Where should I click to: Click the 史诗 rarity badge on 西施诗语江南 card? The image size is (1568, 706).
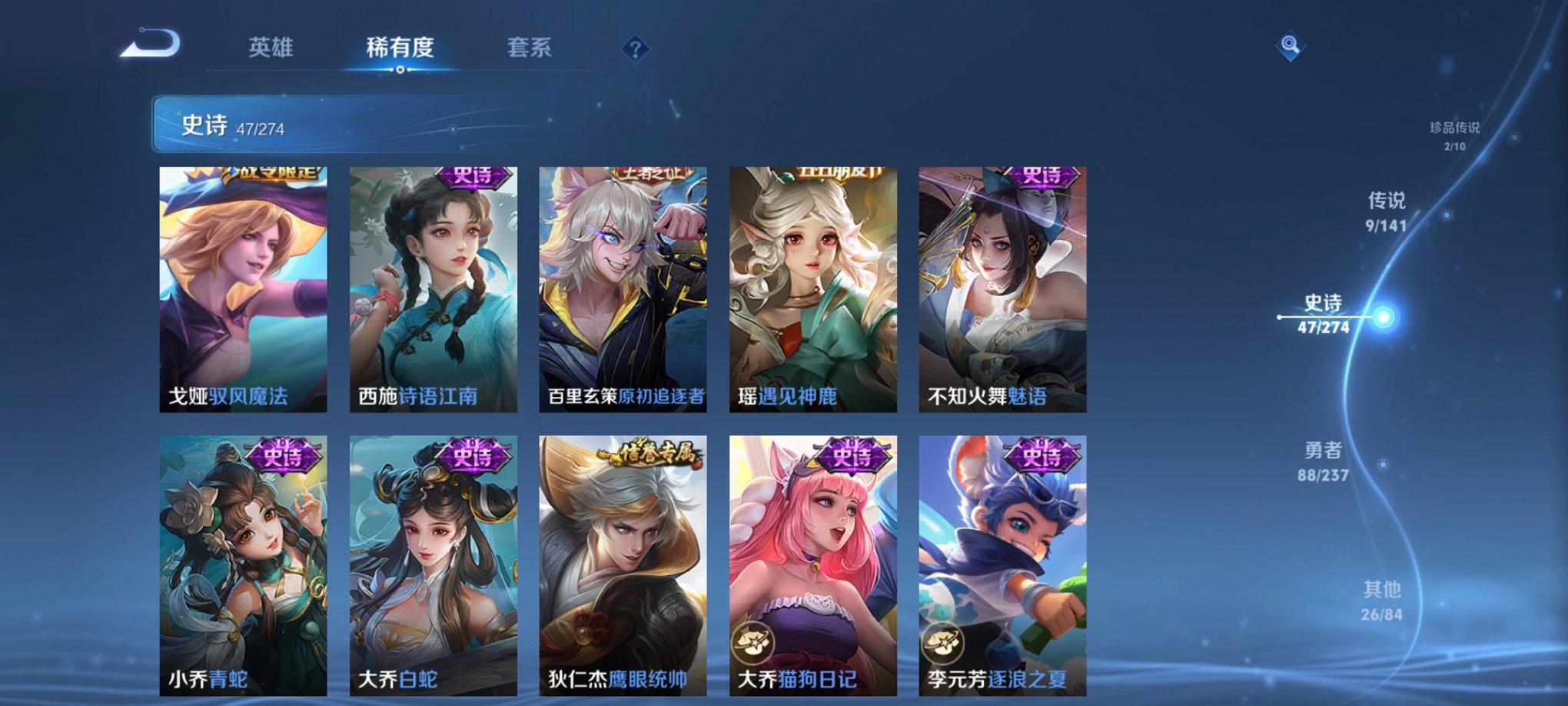point(472,176)
